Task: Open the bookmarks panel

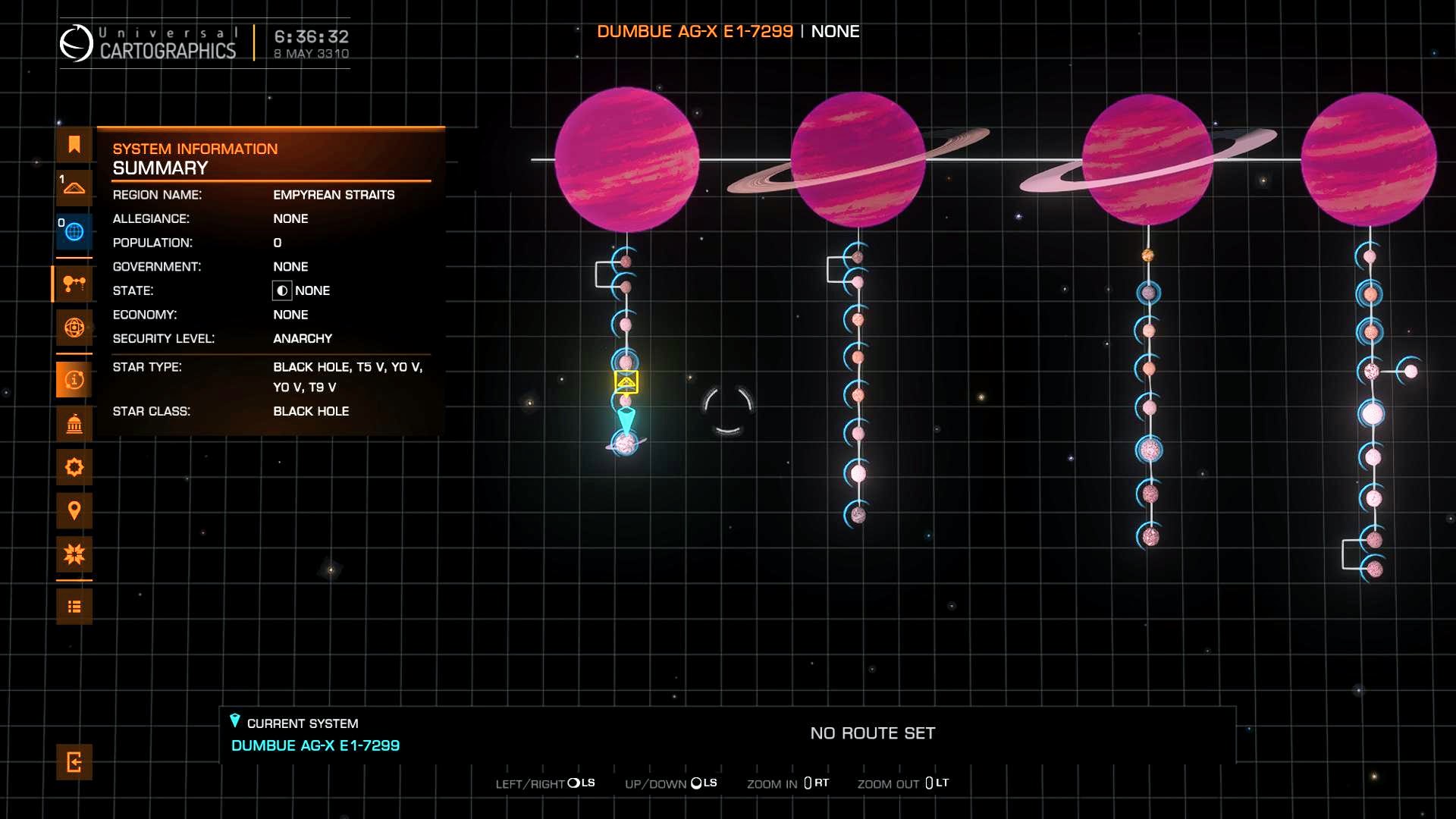Action: [74, 145]
